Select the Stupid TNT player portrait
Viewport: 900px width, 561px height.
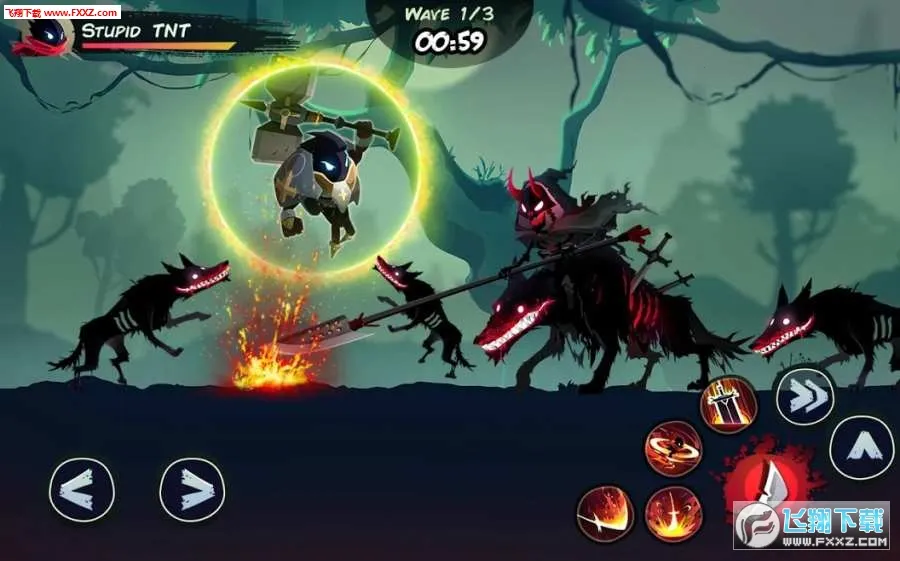click(x=45, y=35)
